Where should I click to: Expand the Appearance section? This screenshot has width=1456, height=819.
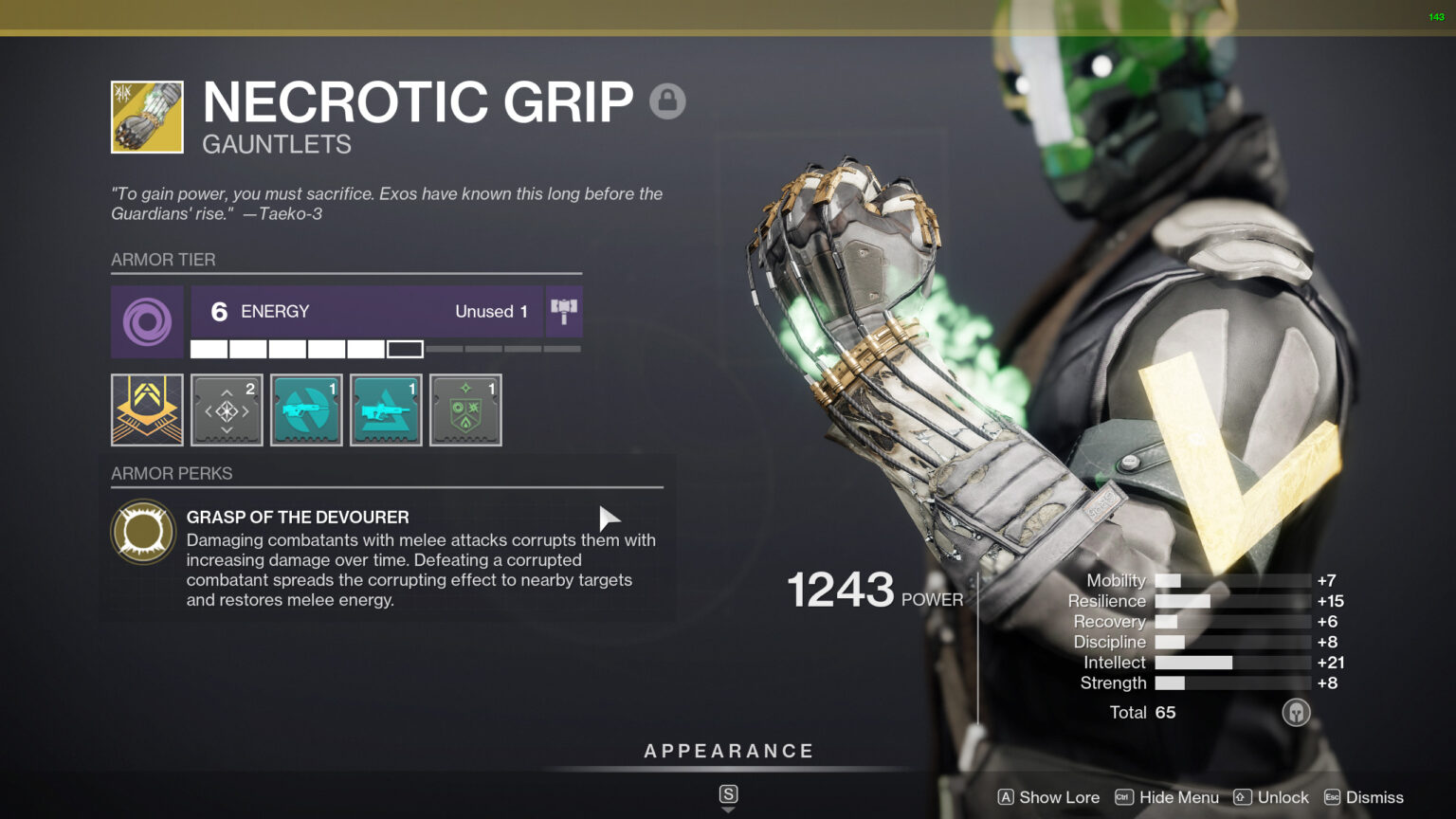tap(728, 750)
